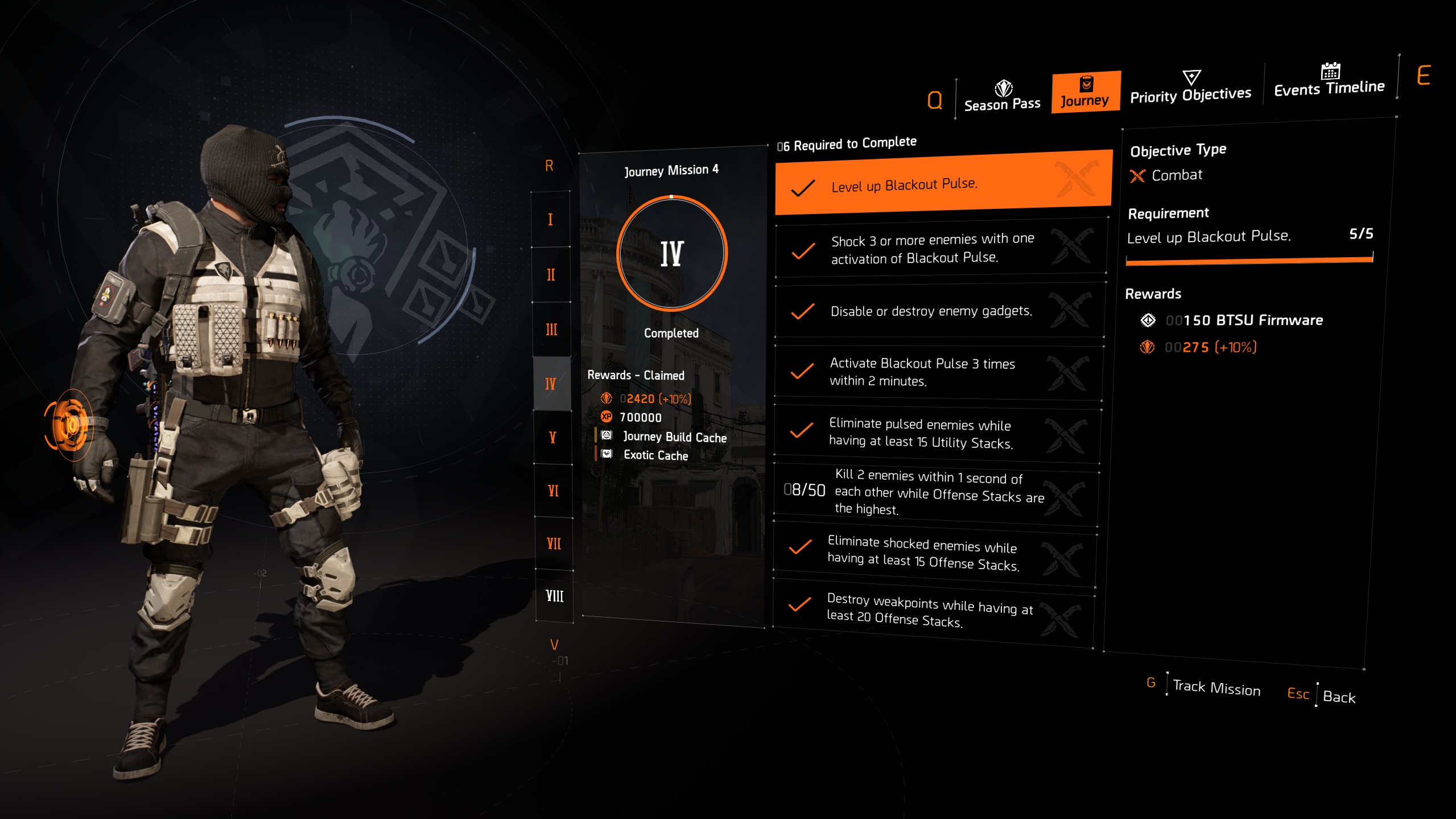Viewport: 1456px width, 819px height.
Task: Click Track Mission
Action: tap(1216, 689)
